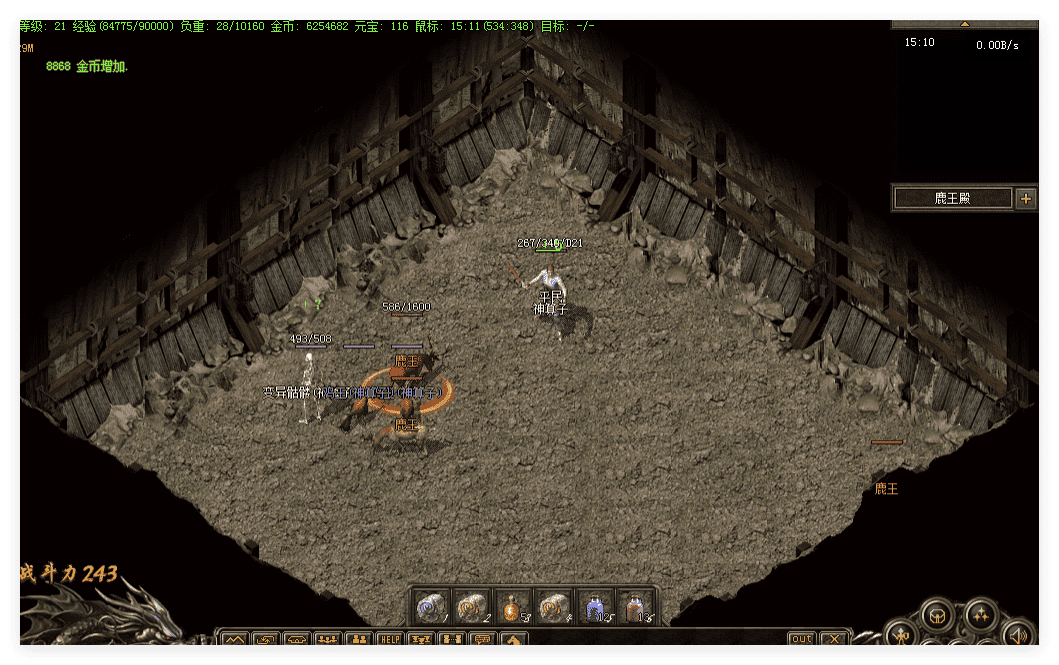The height and width of the screenshot is (665, 1059).
Task: Toggle sound with the speaker button
Action: click(x=1017, y=634)
